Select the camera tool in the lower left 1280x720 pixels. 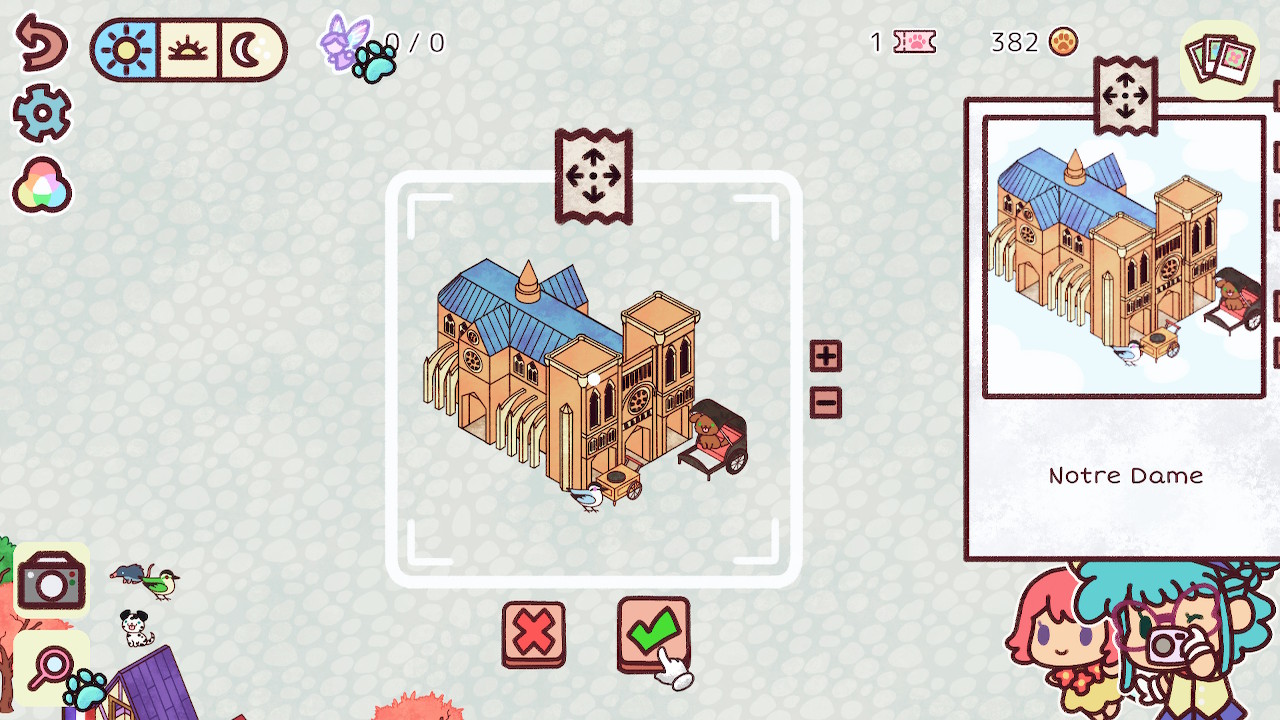(51, 581)
